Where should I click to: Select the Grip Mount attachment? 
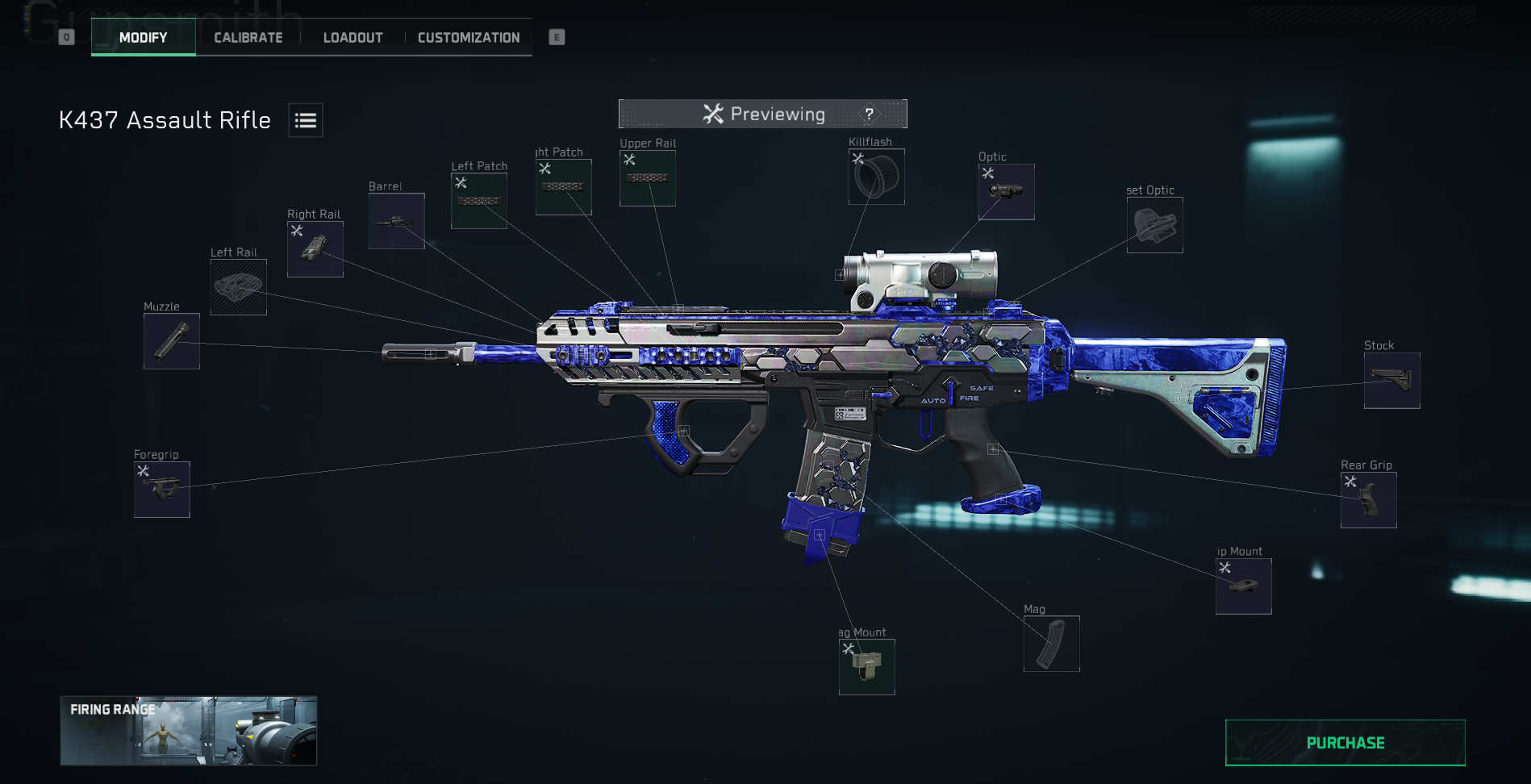[x=1243, y=585]
